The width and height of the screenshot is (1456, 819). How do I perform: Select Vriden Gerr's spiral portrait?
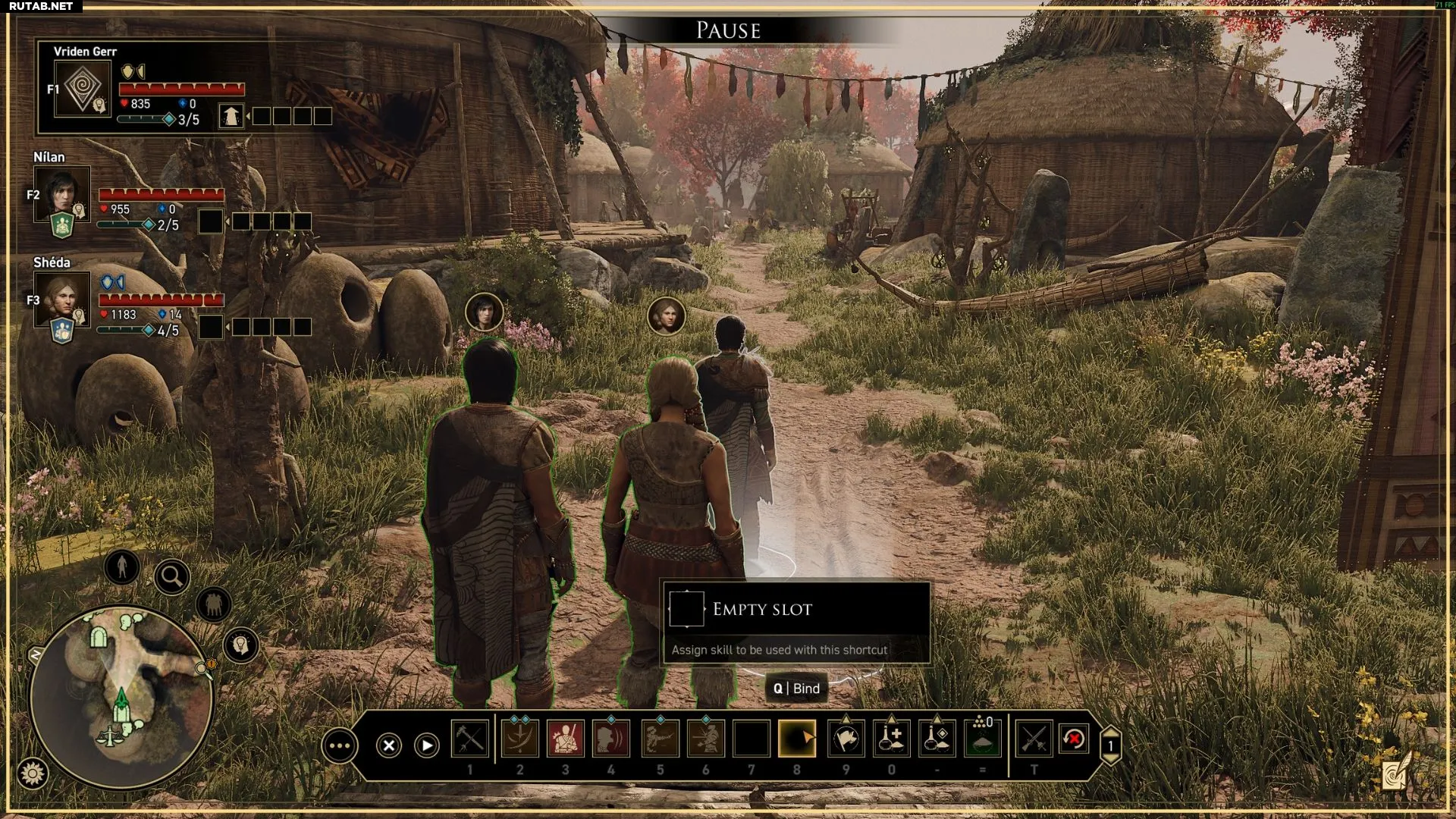tap(83, 89)
